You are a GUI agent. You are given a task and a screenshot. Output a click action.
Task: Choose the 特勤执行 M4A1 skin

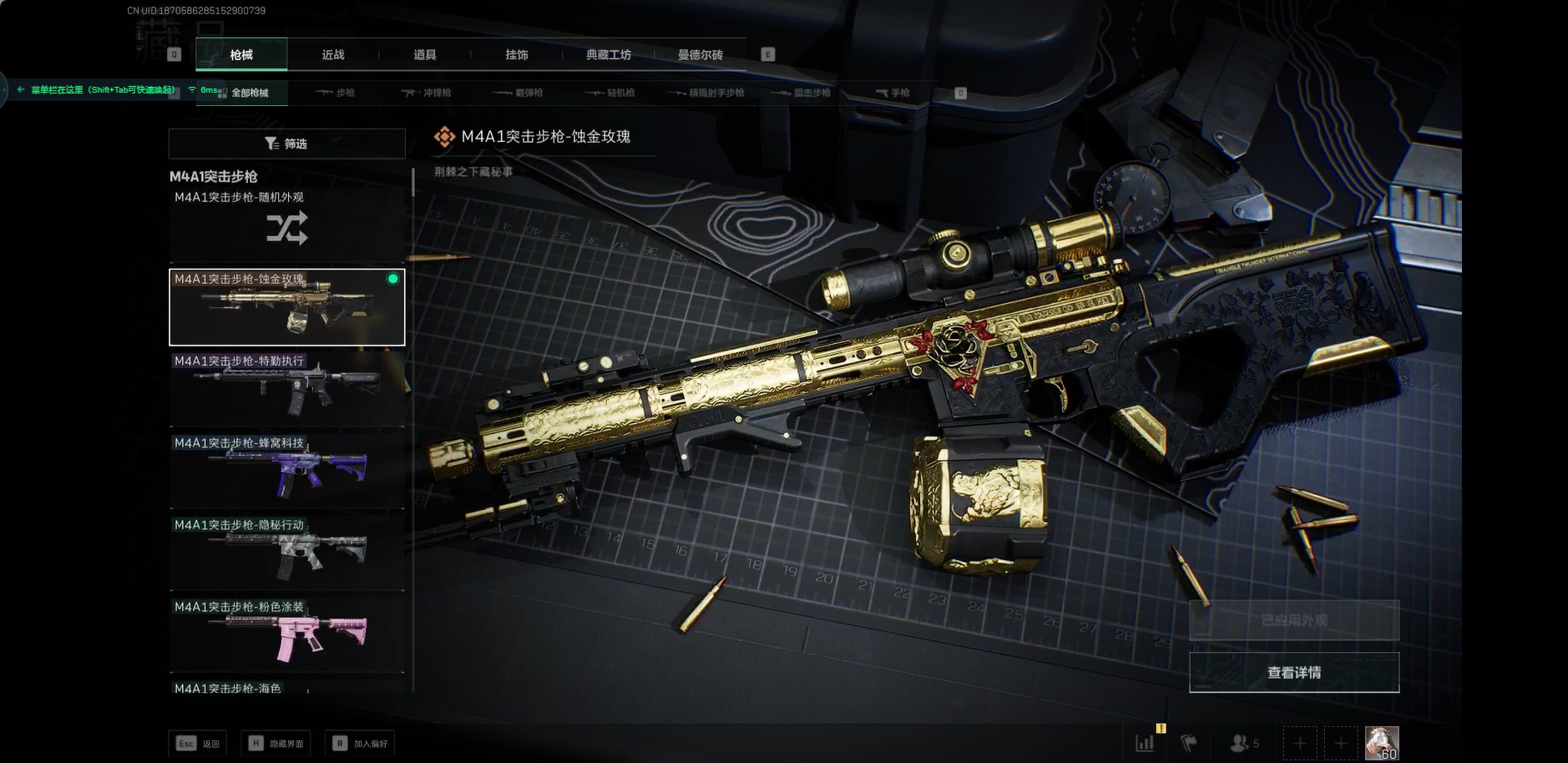coord(286,389)
